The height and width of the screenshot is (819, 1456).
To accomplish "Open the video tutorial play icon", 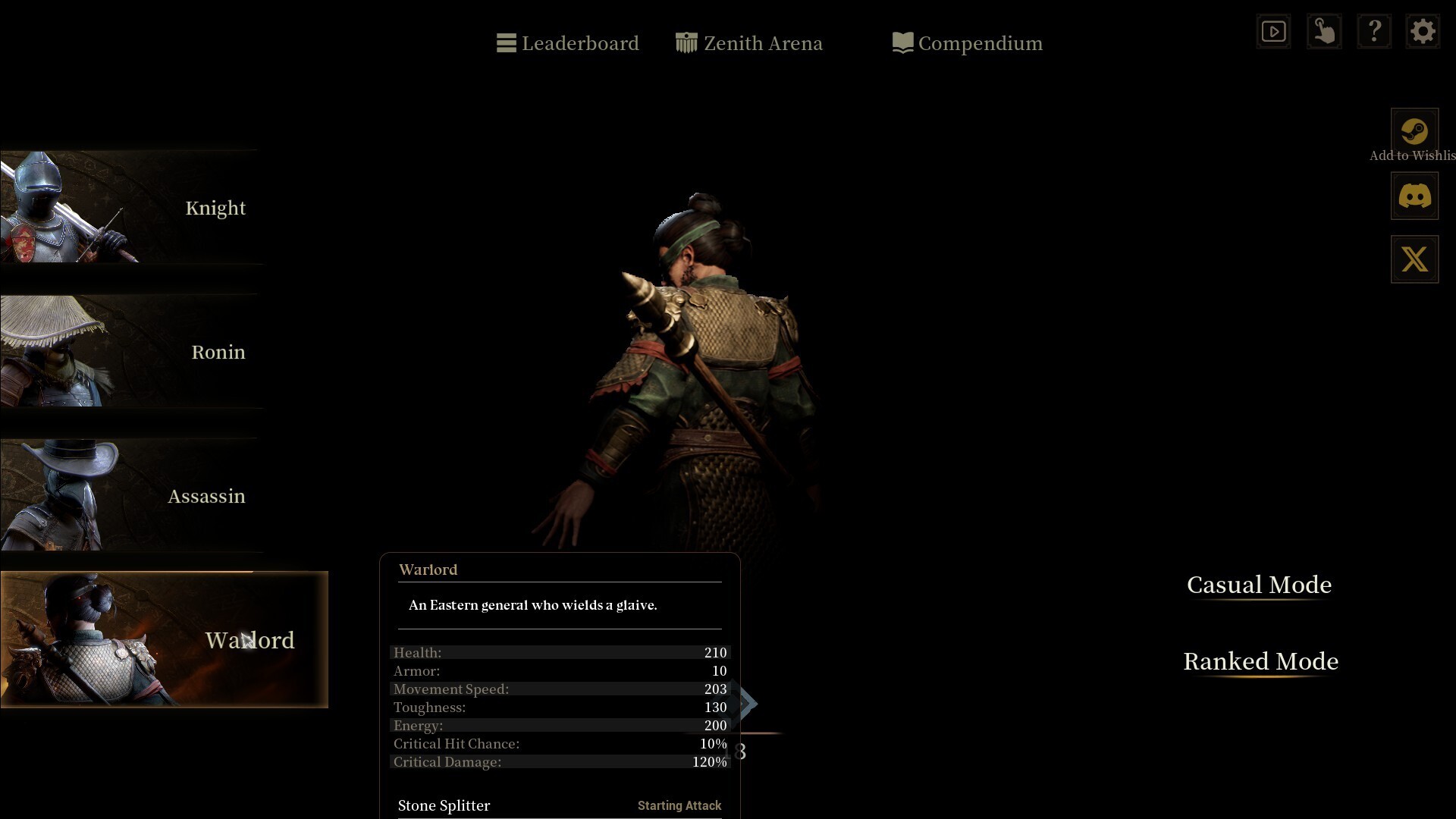I will [1273, 31].
